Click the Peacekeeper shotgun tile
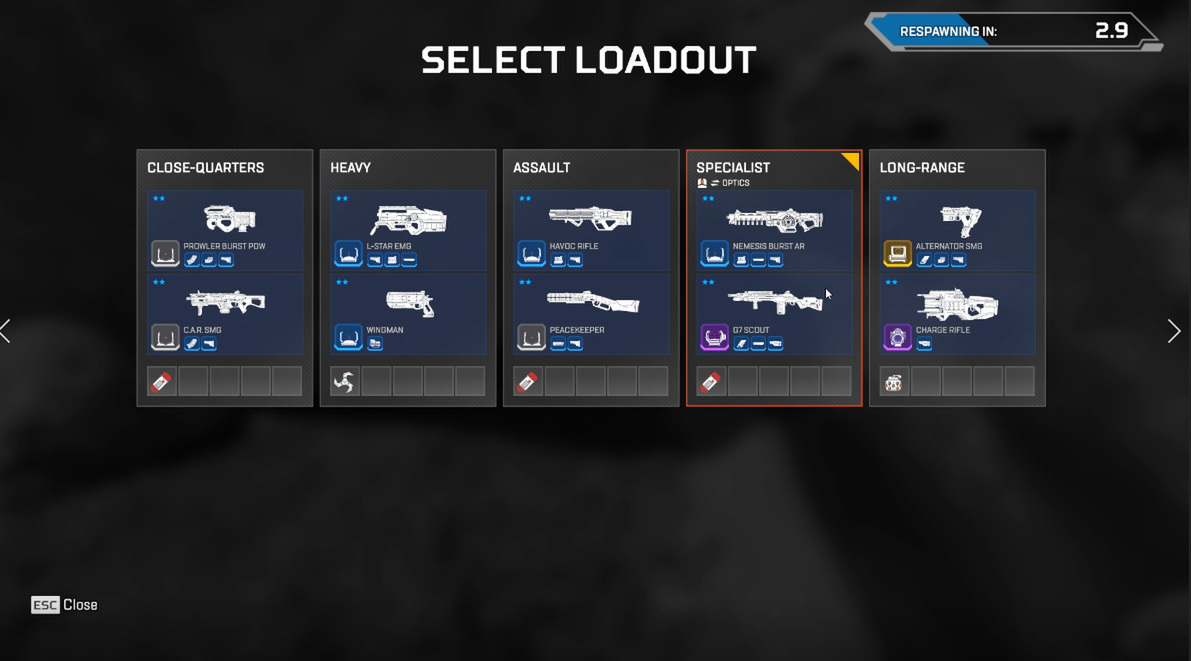This screenshot has width=1191, height=661. 591,314
